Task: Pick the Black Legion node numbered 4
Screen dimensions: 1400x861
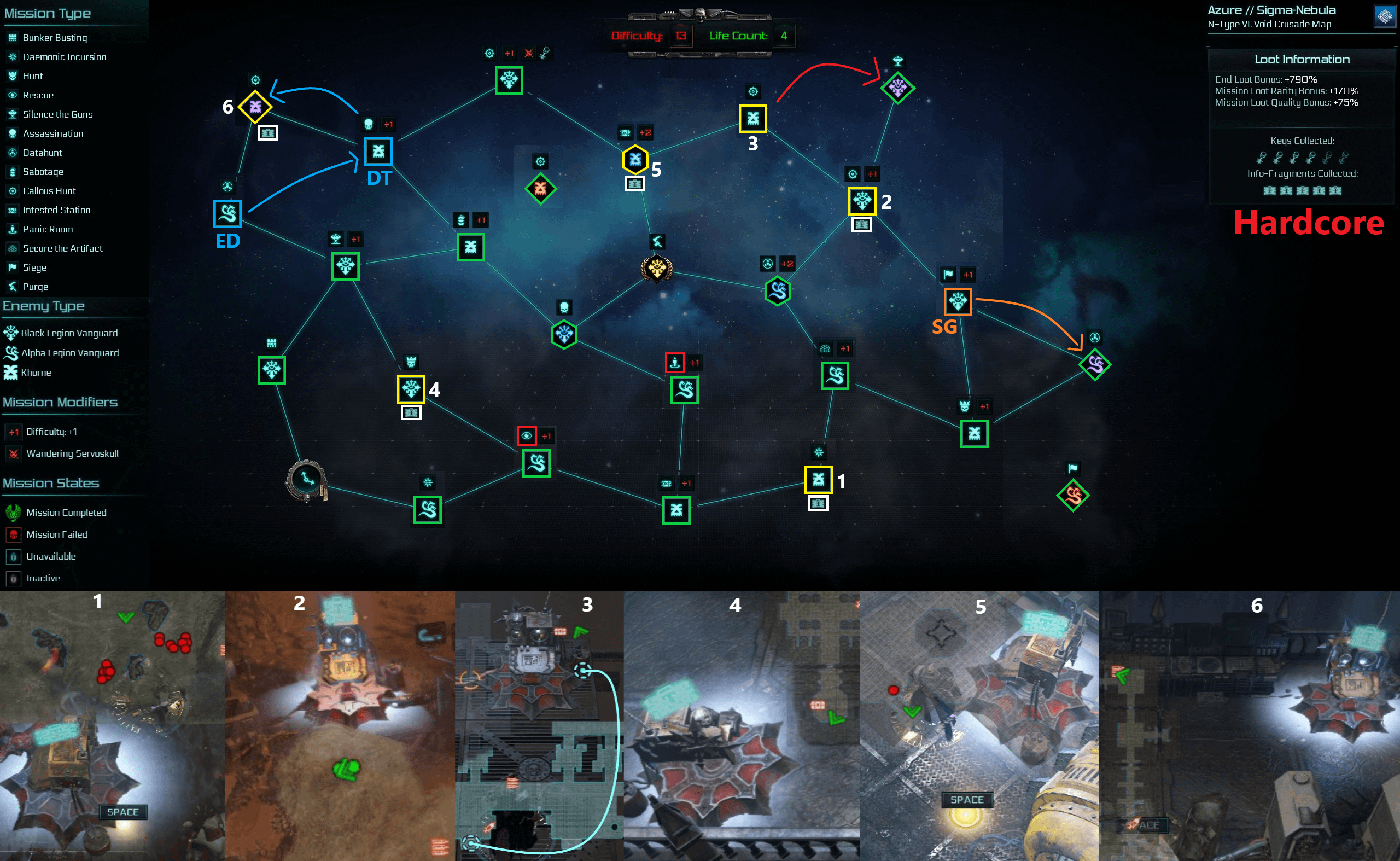Action: (411, 389)
